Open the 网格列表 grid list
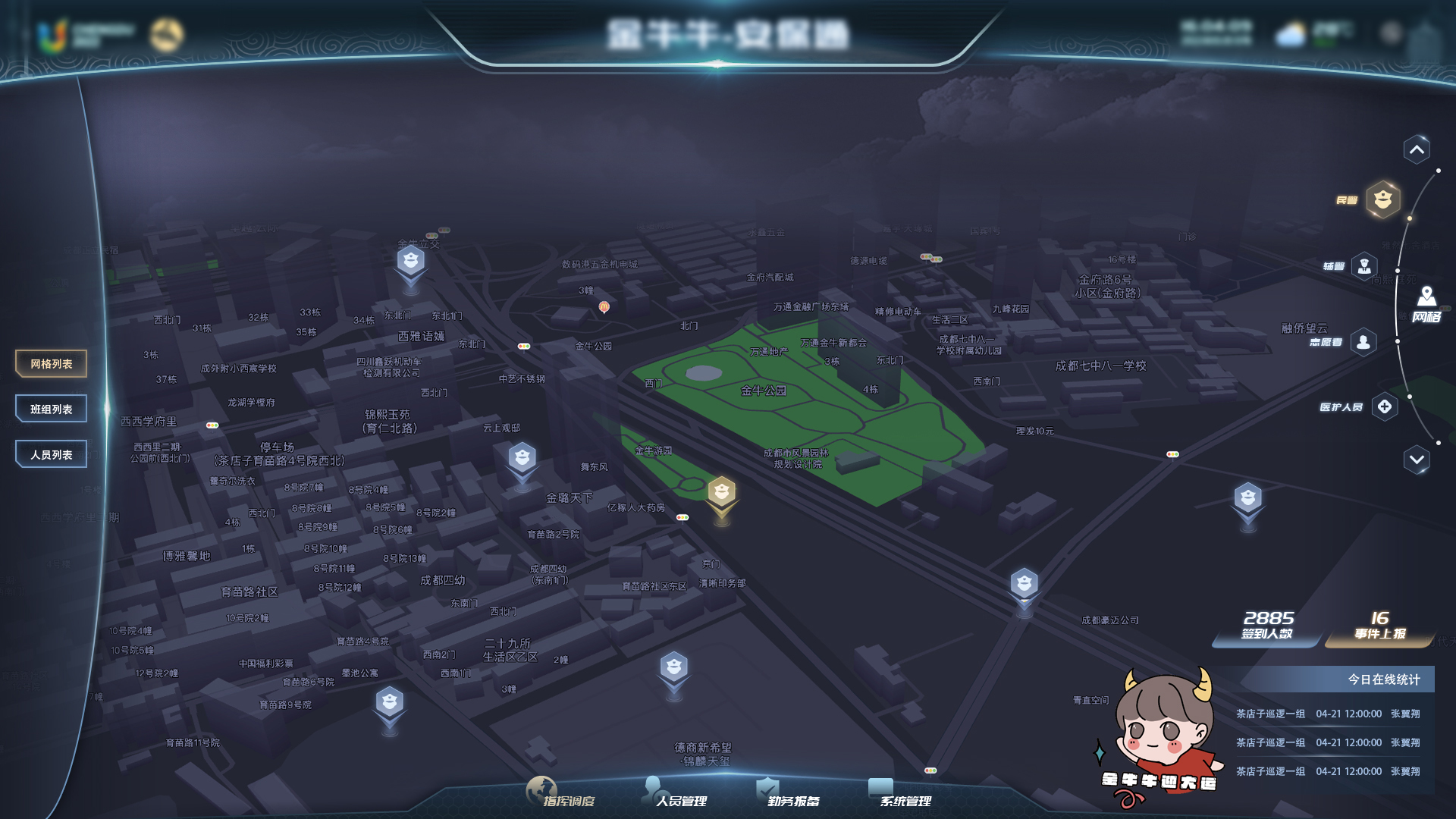 click(x=52, y=364)
